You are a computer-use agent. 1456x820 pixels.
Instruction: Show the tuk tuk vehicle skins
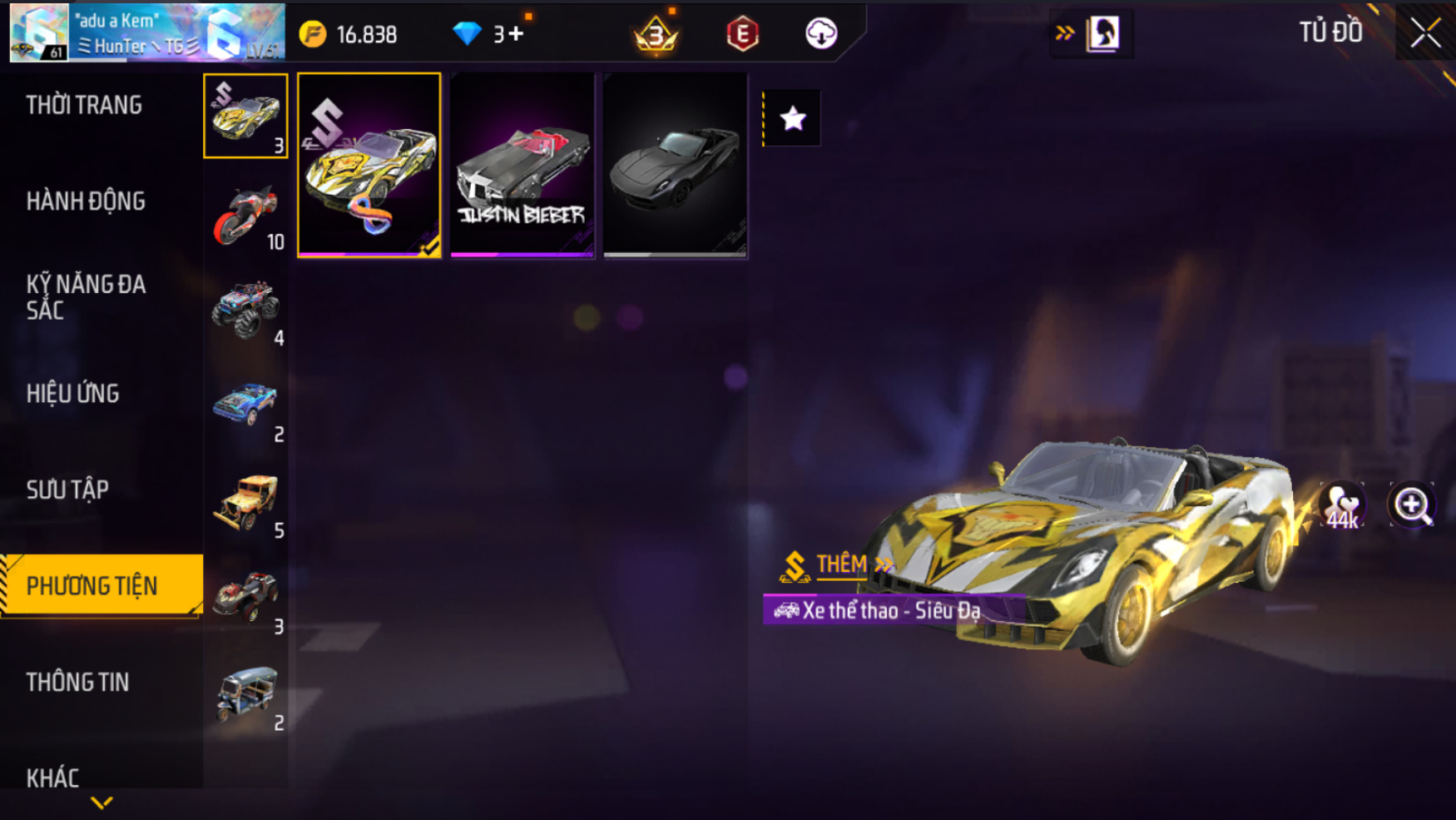[x=245, y=696]
